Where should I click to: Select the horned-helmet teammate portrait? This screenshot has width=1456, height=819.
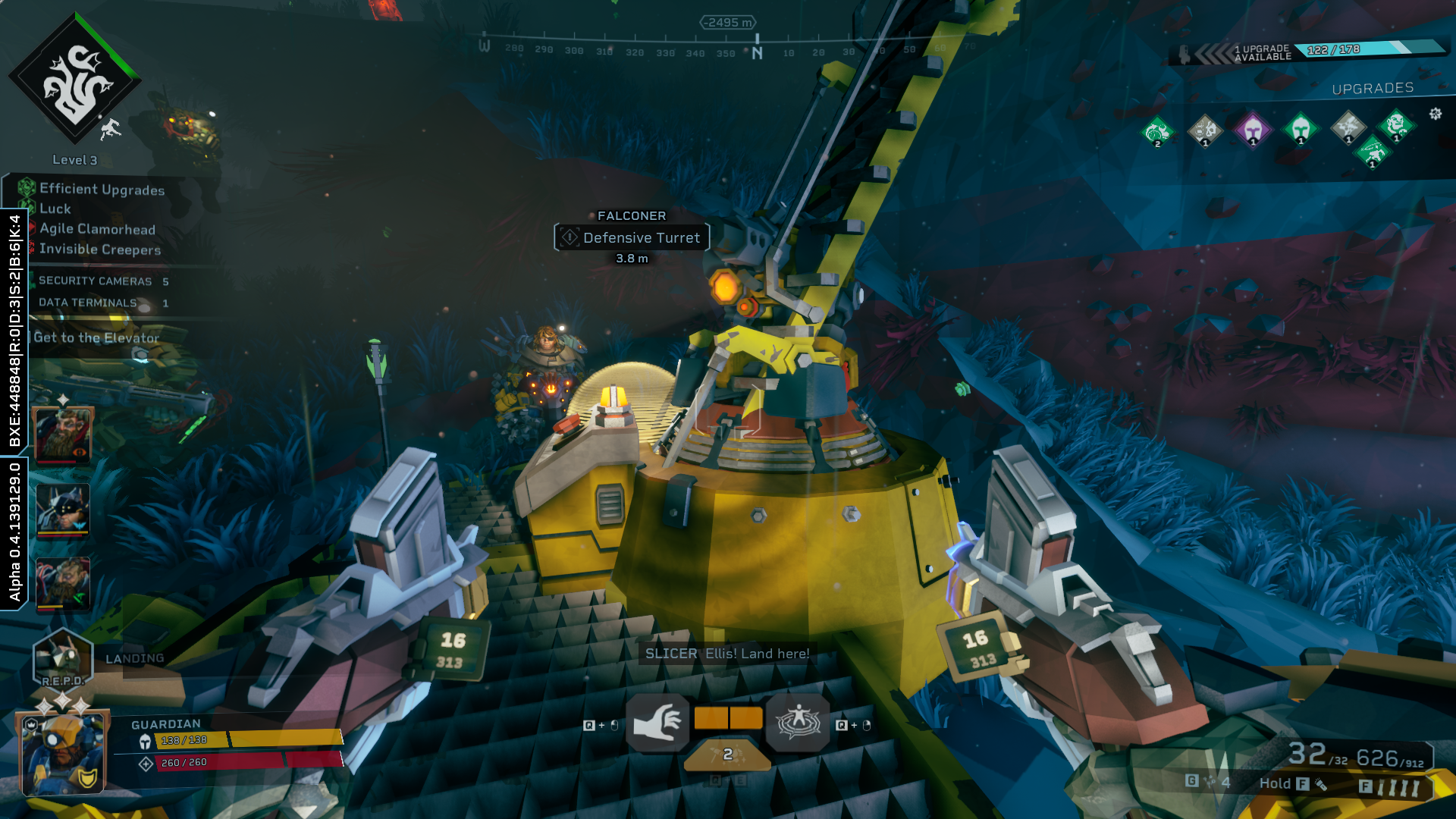click(63, 509)
